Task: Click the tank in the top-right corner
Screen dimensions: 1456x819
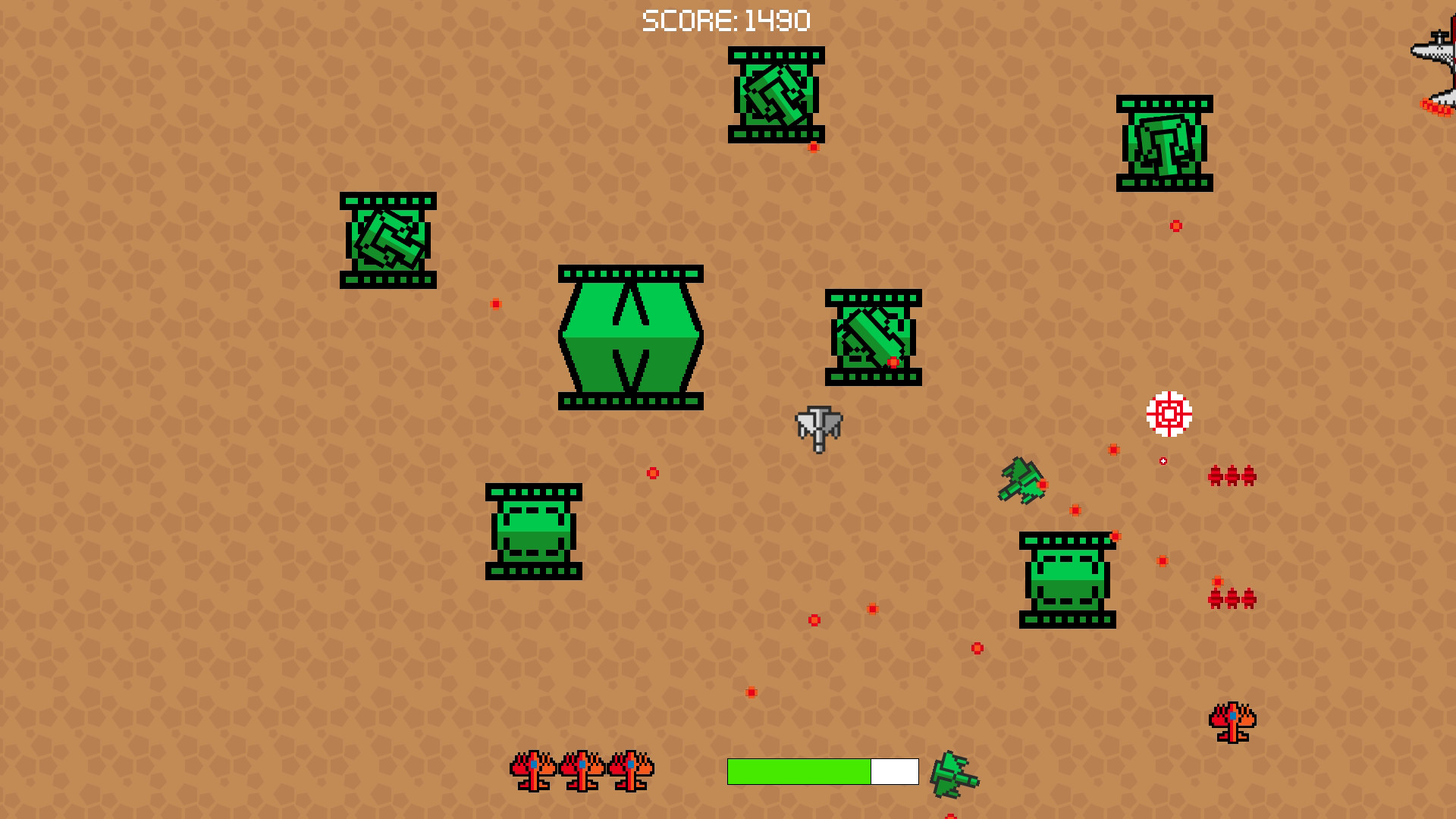Action: (1166, 144)
